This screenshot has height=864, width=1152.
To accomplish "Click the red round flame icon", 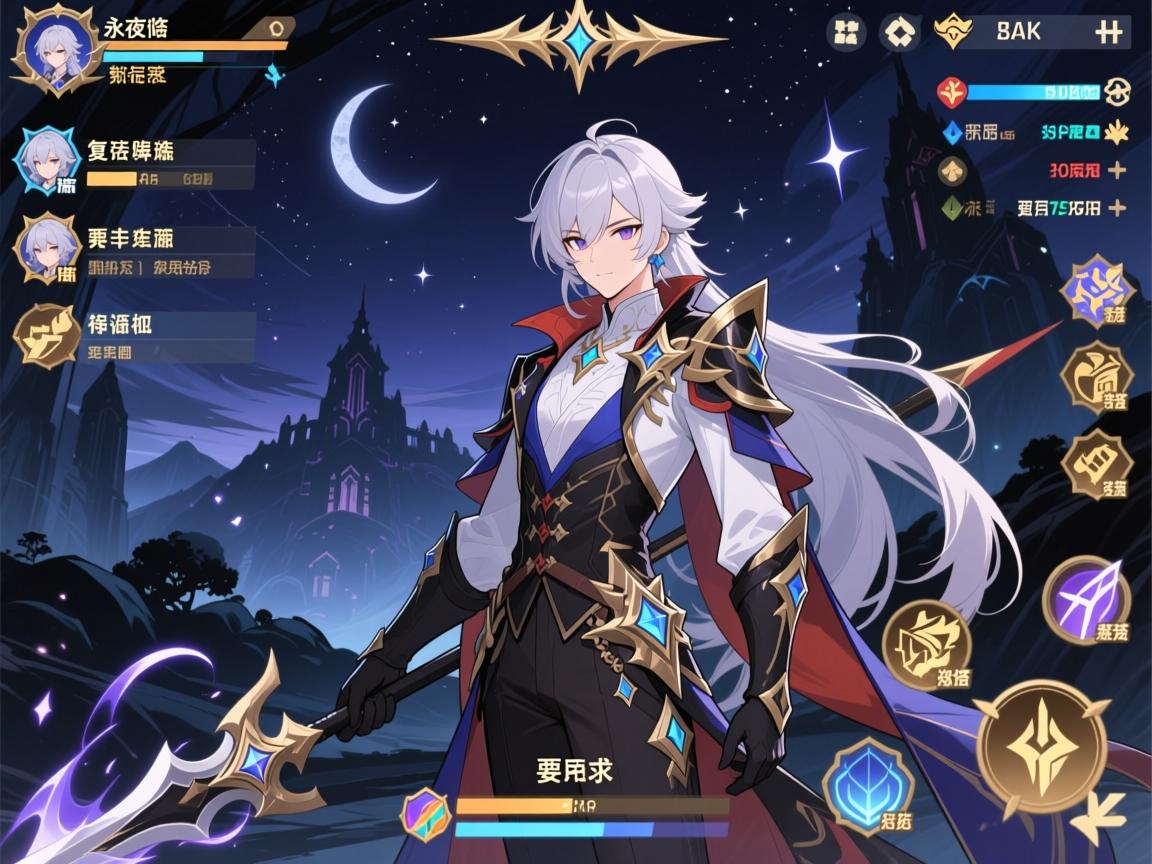I will coord(951,93).
